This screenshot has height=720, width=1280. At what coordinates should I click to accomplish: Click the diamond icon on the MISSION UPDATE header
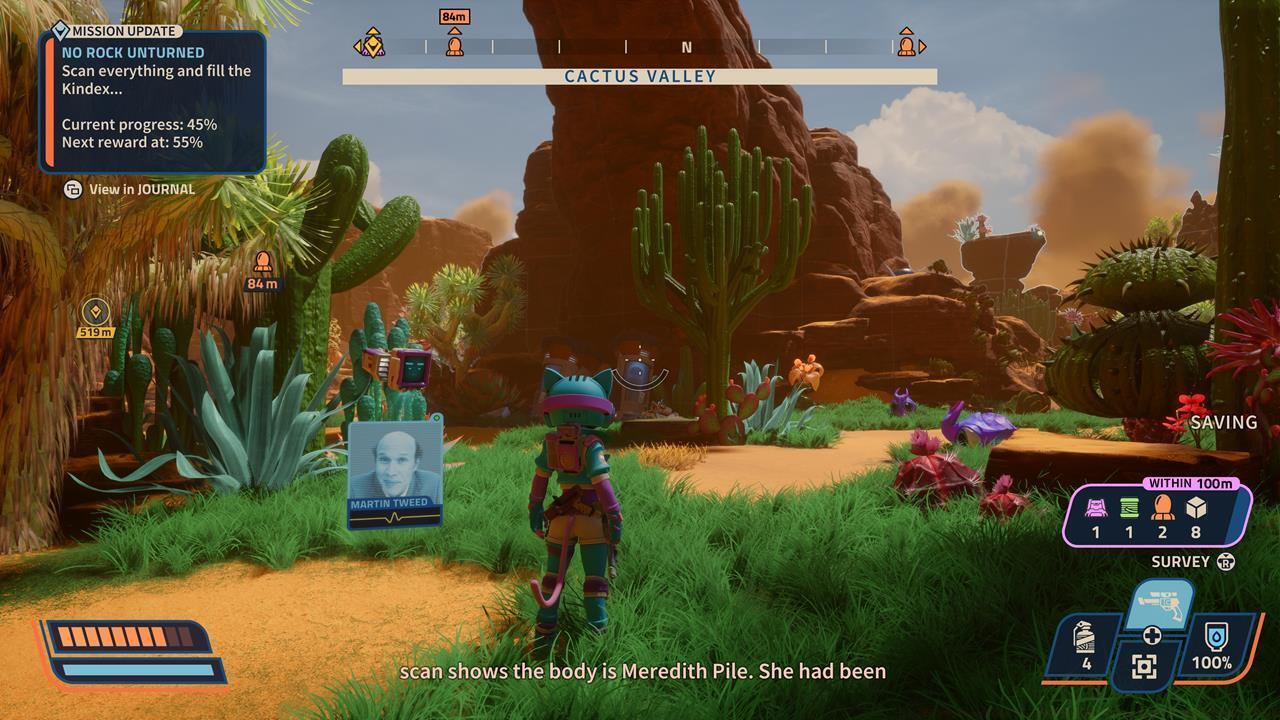coord(60,31)
